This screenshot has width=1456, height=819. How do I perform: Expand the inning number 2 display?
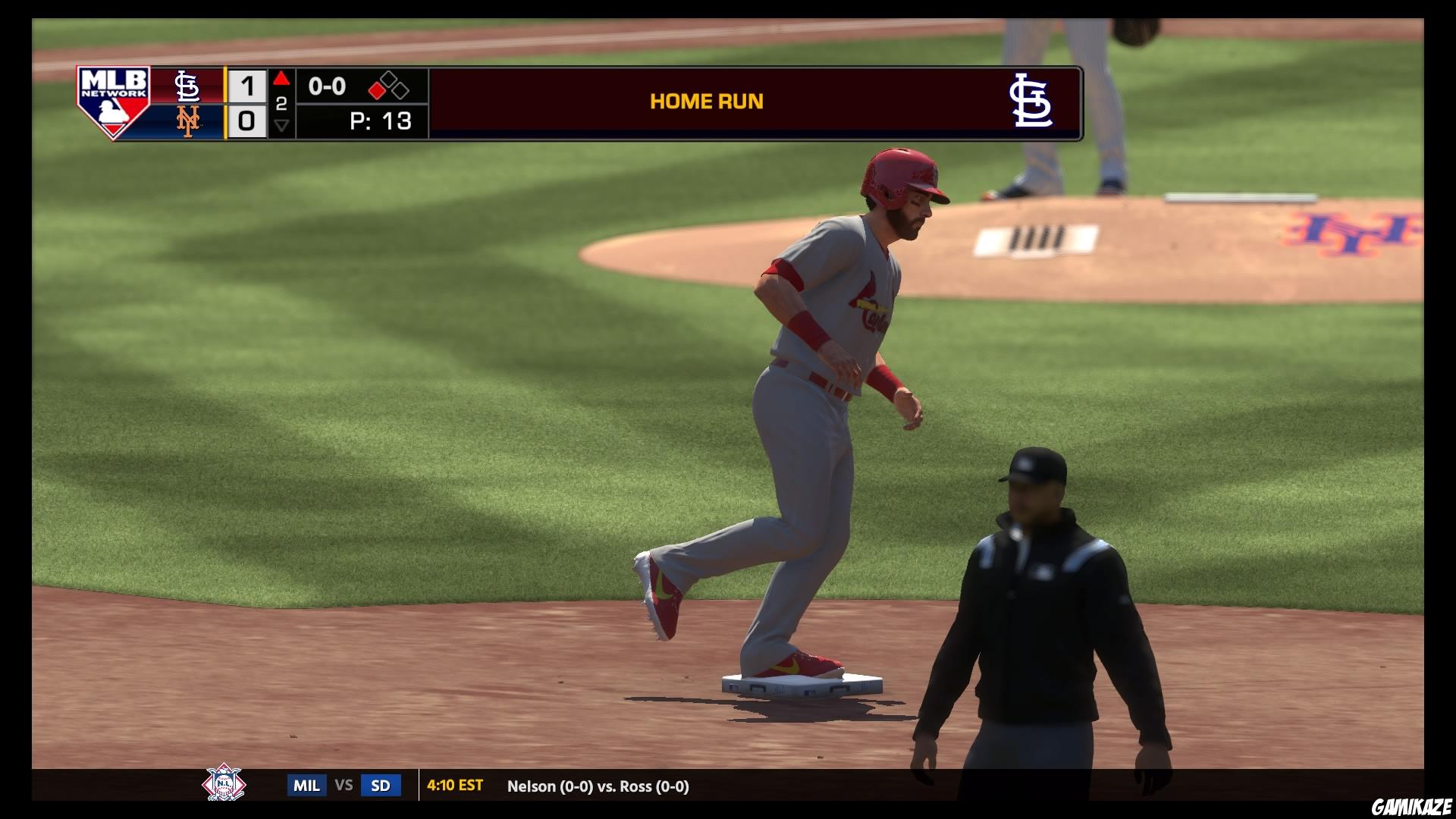pos(281,105)
